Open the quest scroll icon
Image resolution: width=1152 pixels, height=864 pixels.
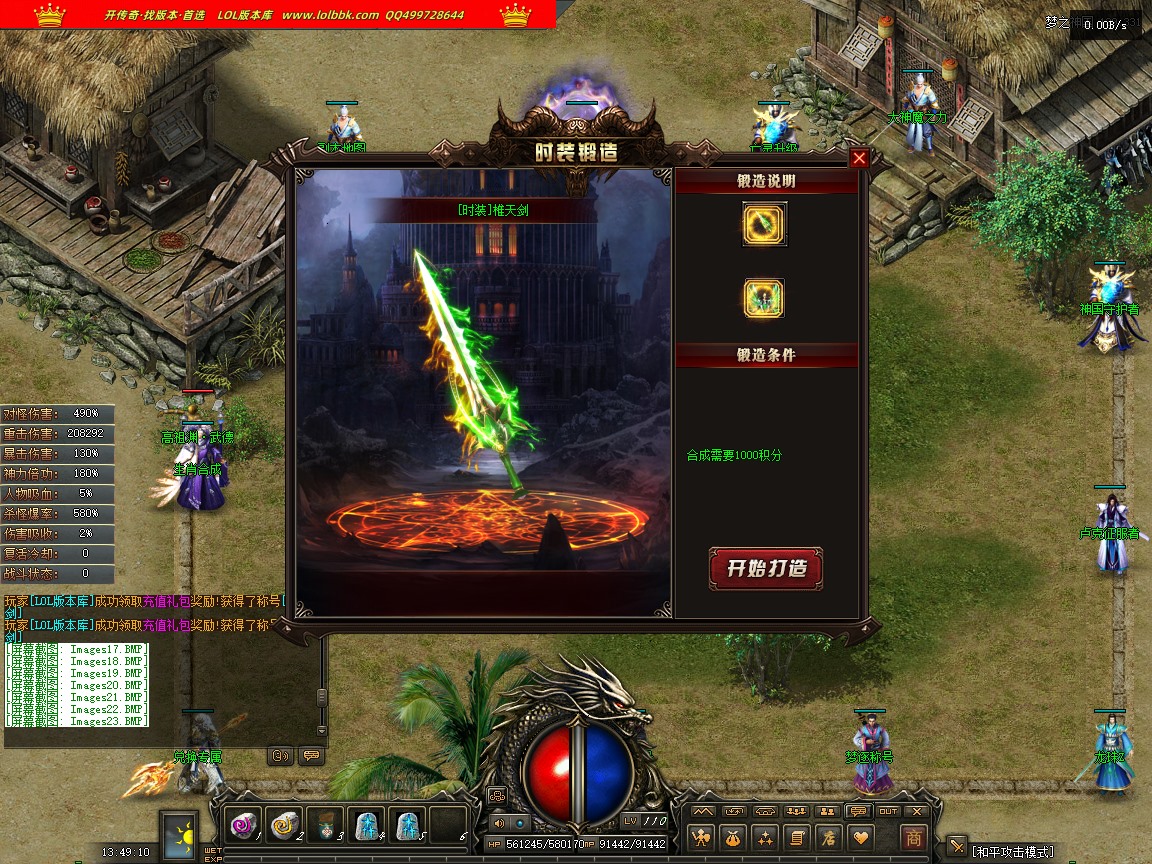pos(797,837)
